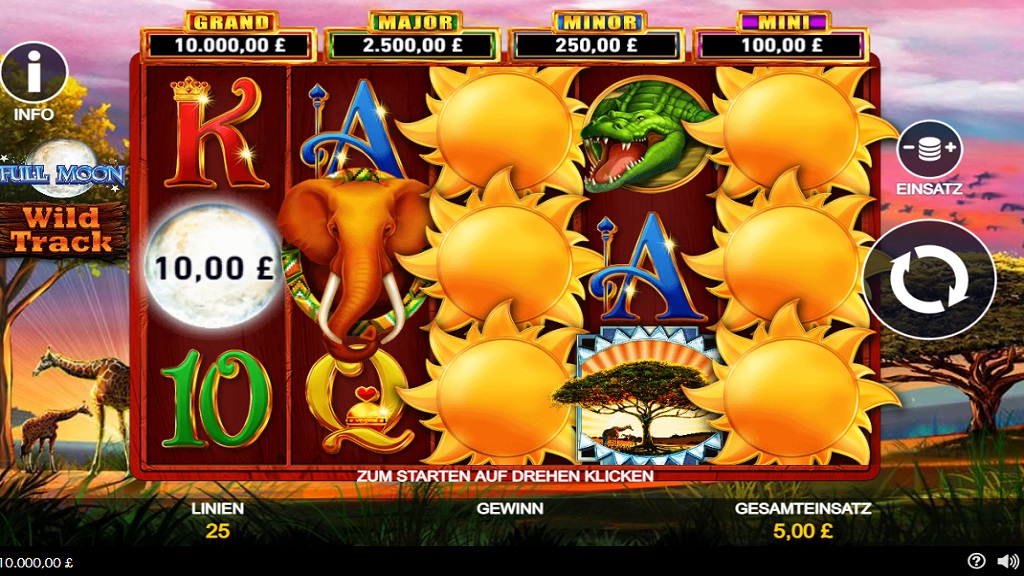Open the INFO paytable button
The height and width of the screenshot is (576, 1024).
[x=33, y=72]
